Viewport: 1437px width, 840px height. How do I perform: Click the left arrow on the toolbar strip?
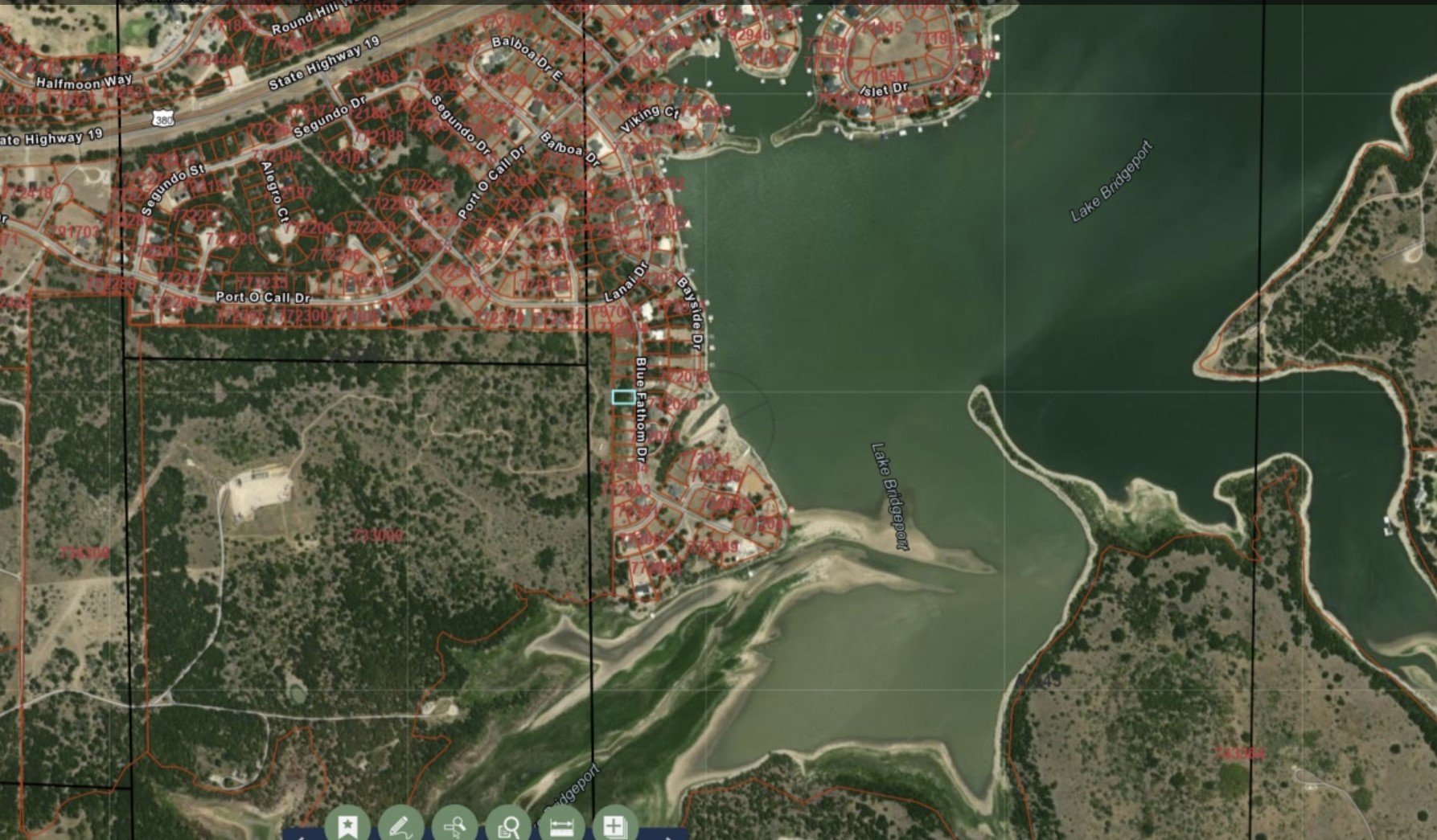[x=302, y=836]
